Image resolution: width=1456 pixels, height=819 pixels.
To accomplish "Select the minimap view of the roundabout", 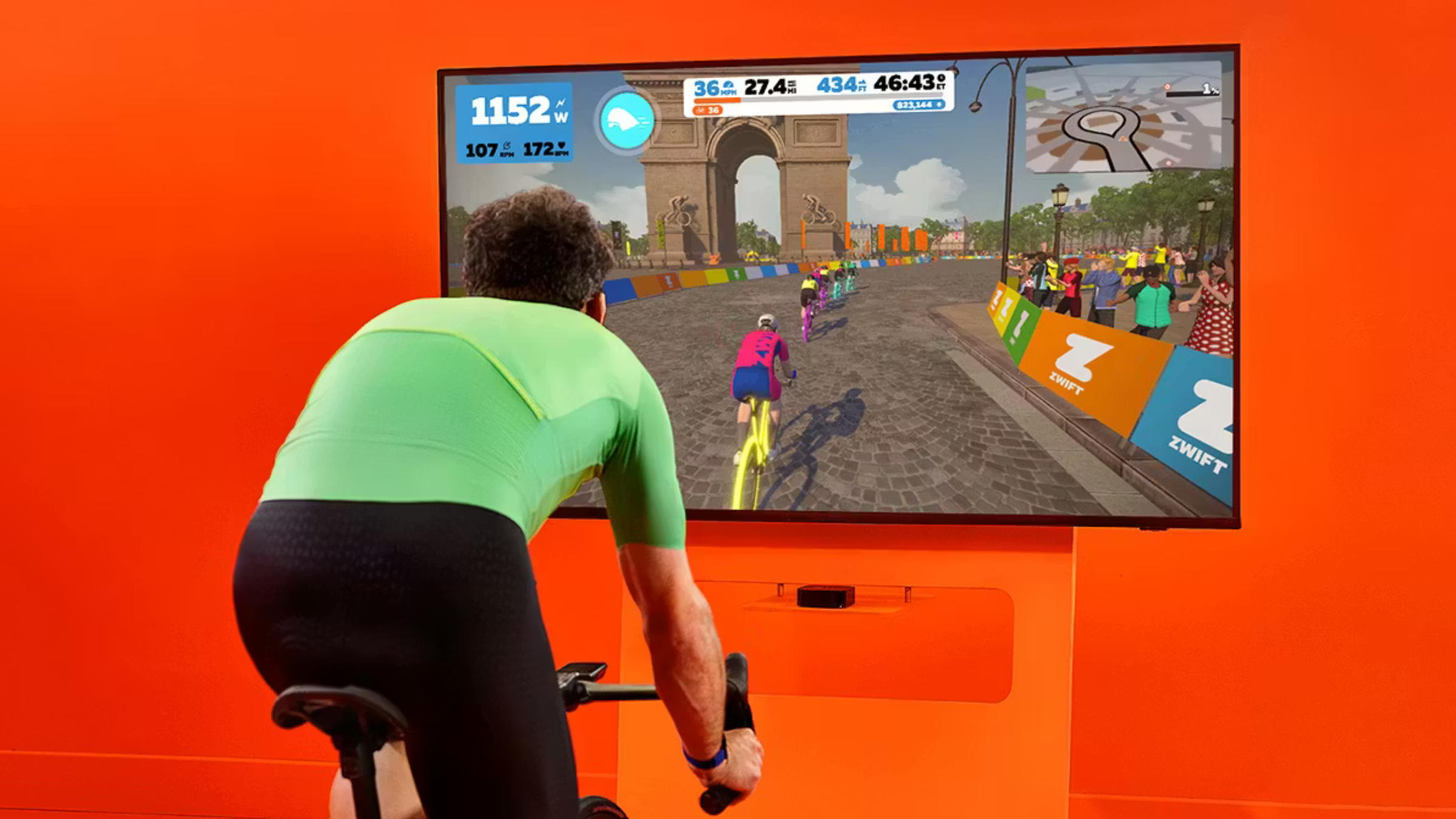I will (x=1098, y=124).
